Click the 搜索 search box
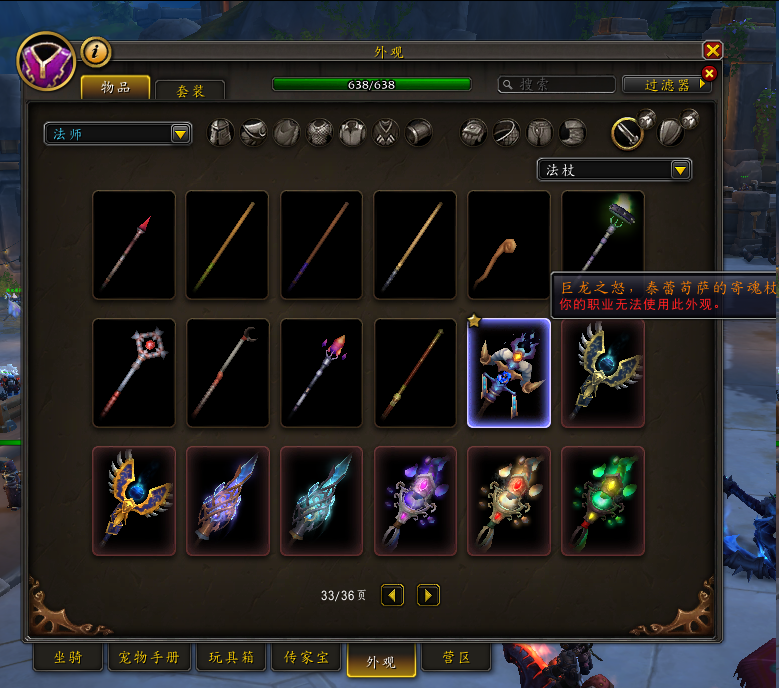This screenshot has width=779, height=688. click(557, 85)
